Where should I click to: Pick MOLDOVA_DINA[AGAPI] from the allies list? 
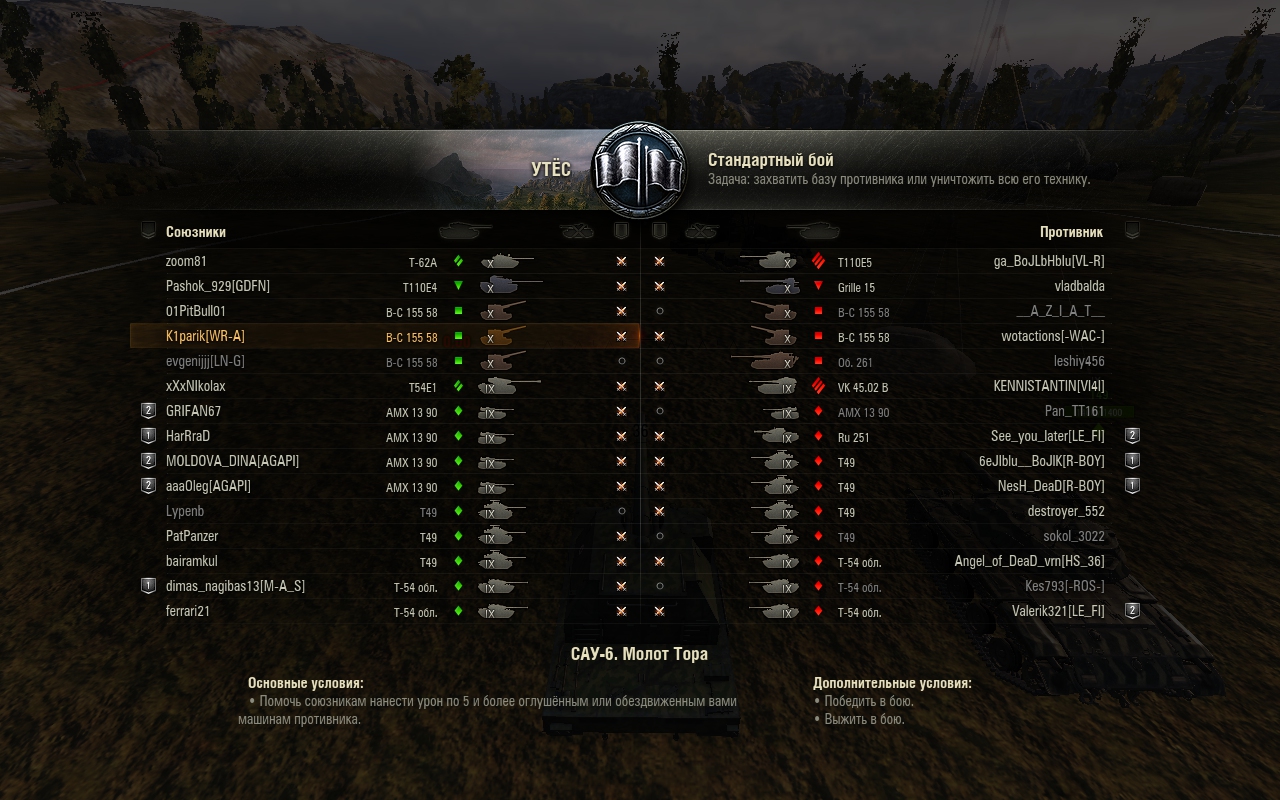(x=232, y=461)
